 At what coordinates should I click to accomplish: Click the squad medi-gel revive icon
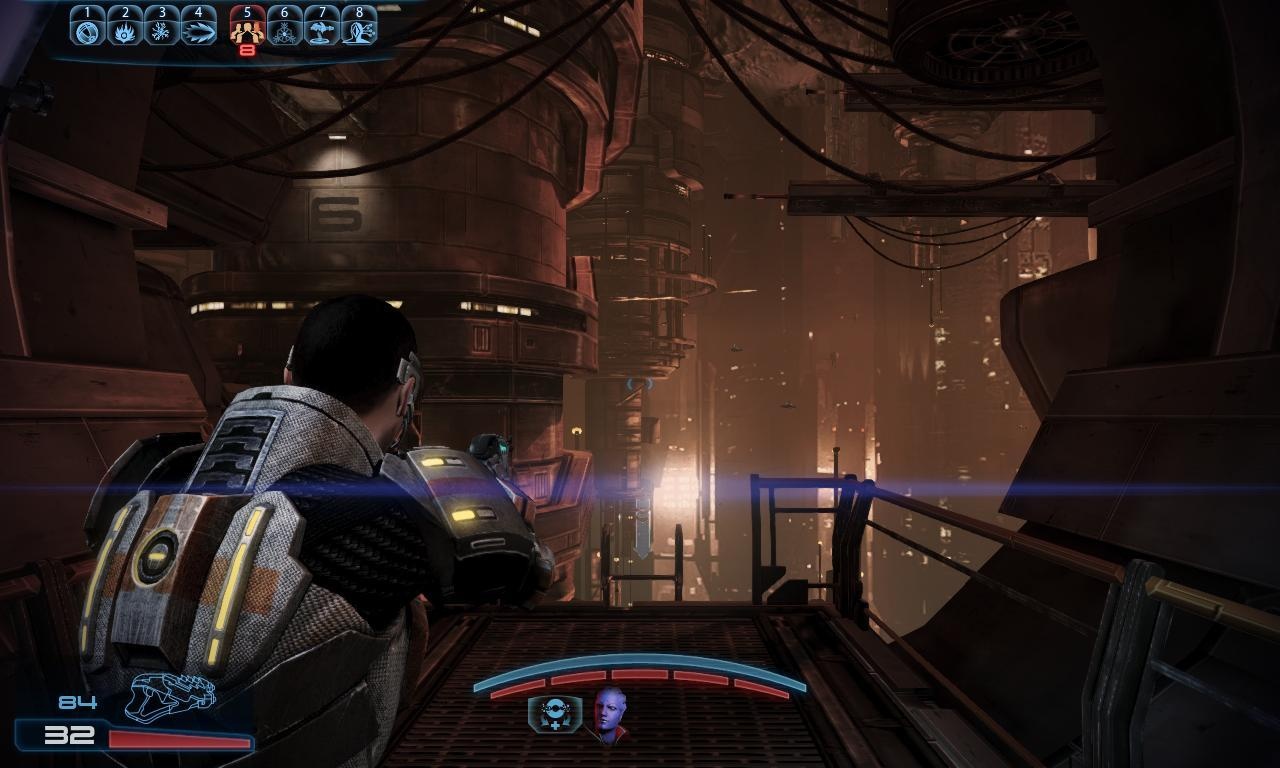tap(549, 714)
